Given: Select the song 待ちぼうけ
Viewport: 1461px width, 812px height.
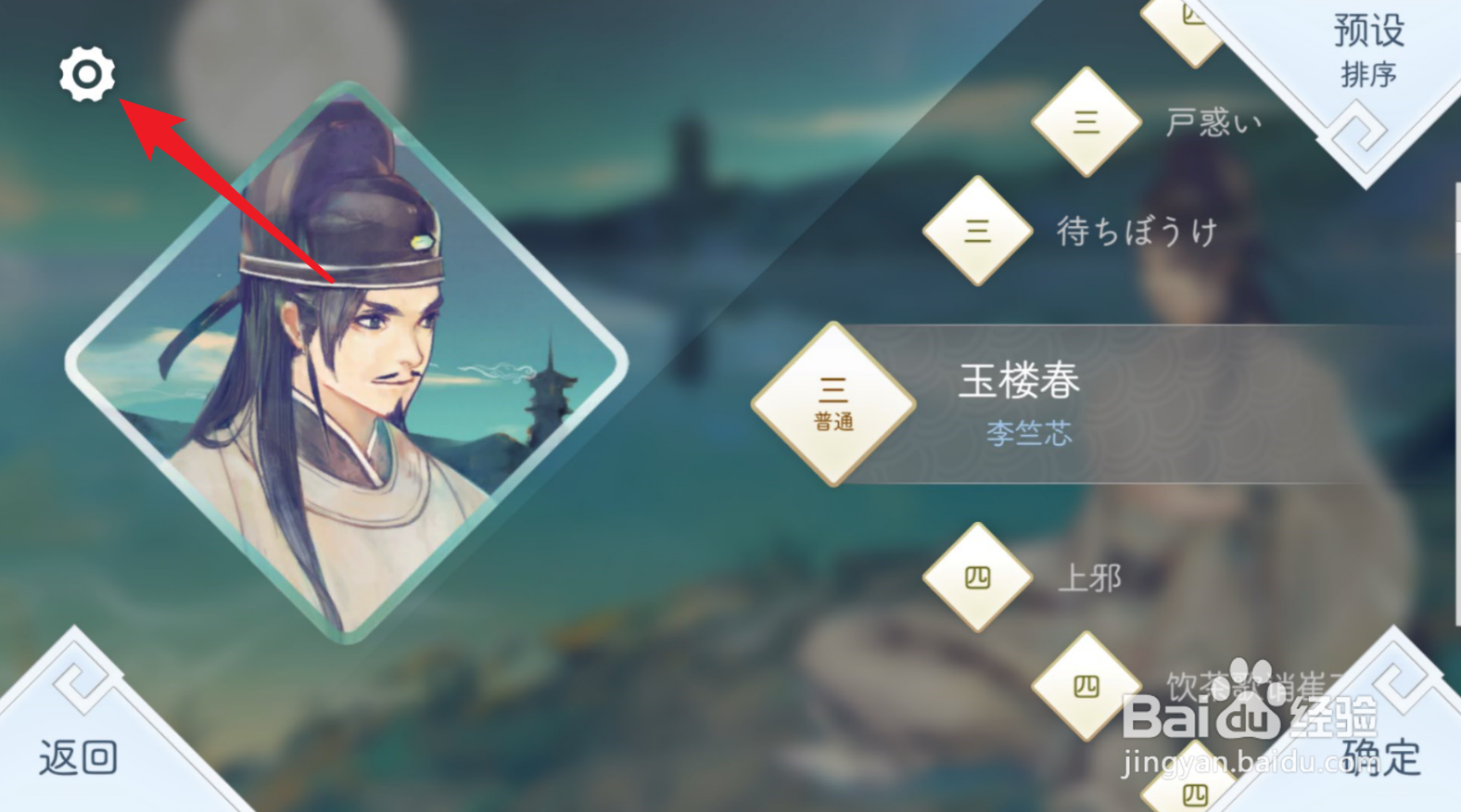Looking at the screenshot, I should (1138, 231).
